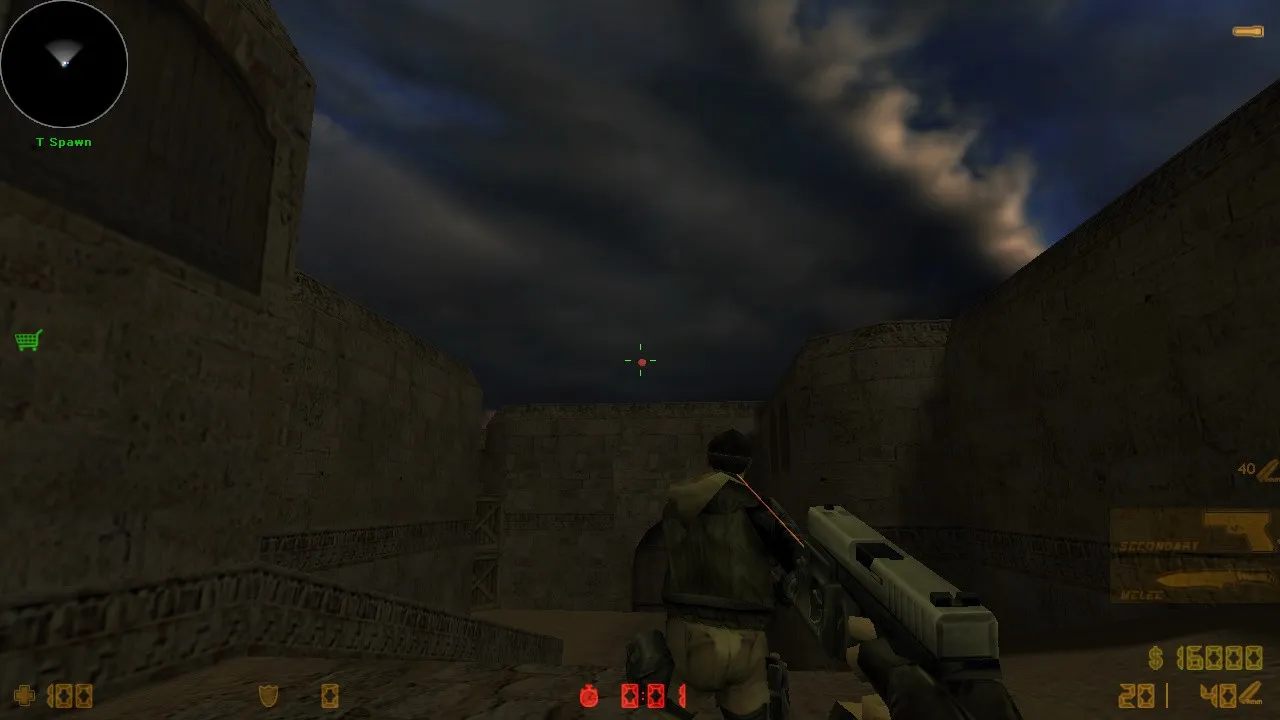Click the armor shield icon at the bottom
1280x720 pixels.
(268, 696)
